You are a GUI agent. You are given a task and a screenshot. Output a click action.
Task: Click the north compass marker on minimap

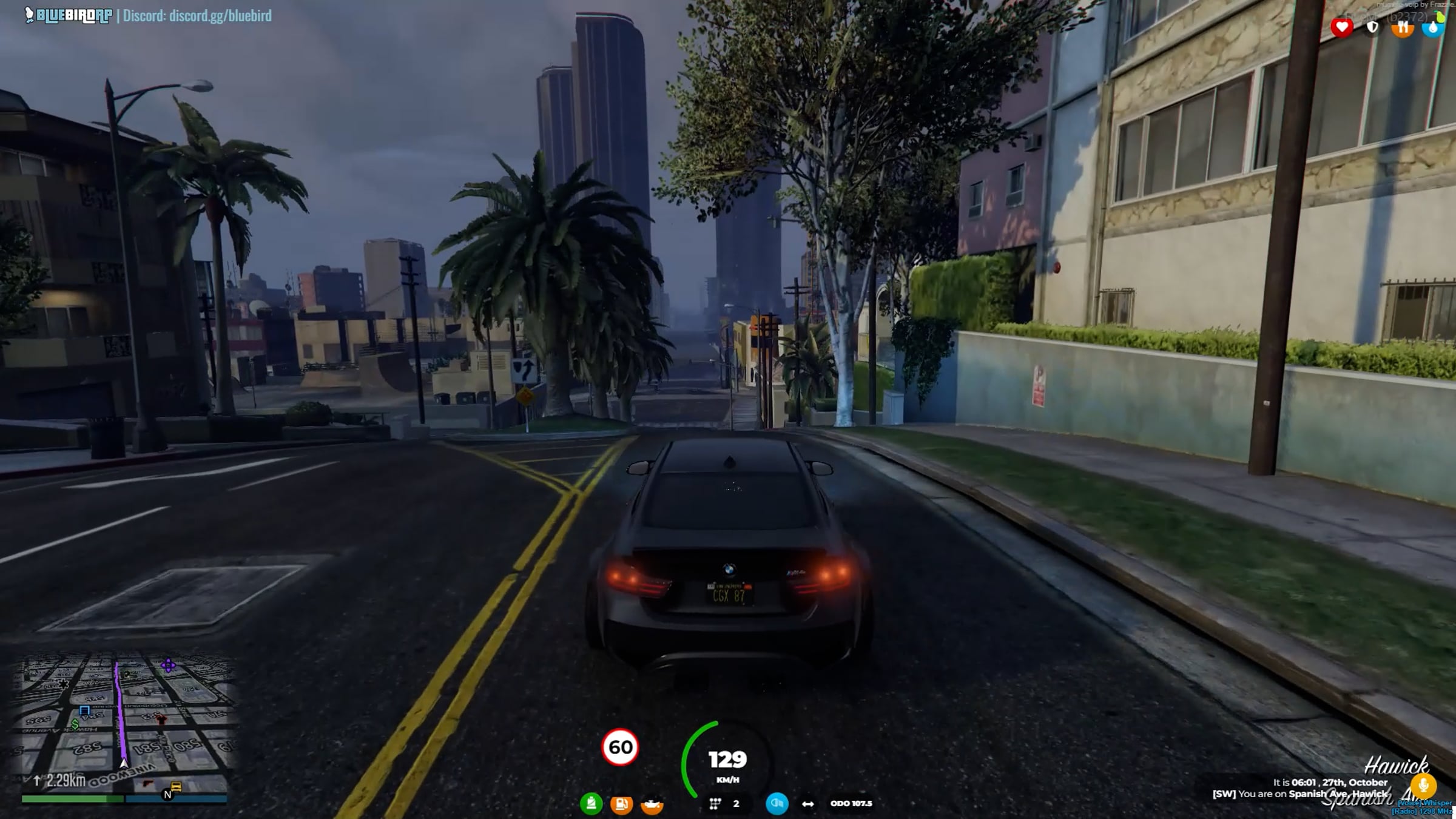pos(167,795)
